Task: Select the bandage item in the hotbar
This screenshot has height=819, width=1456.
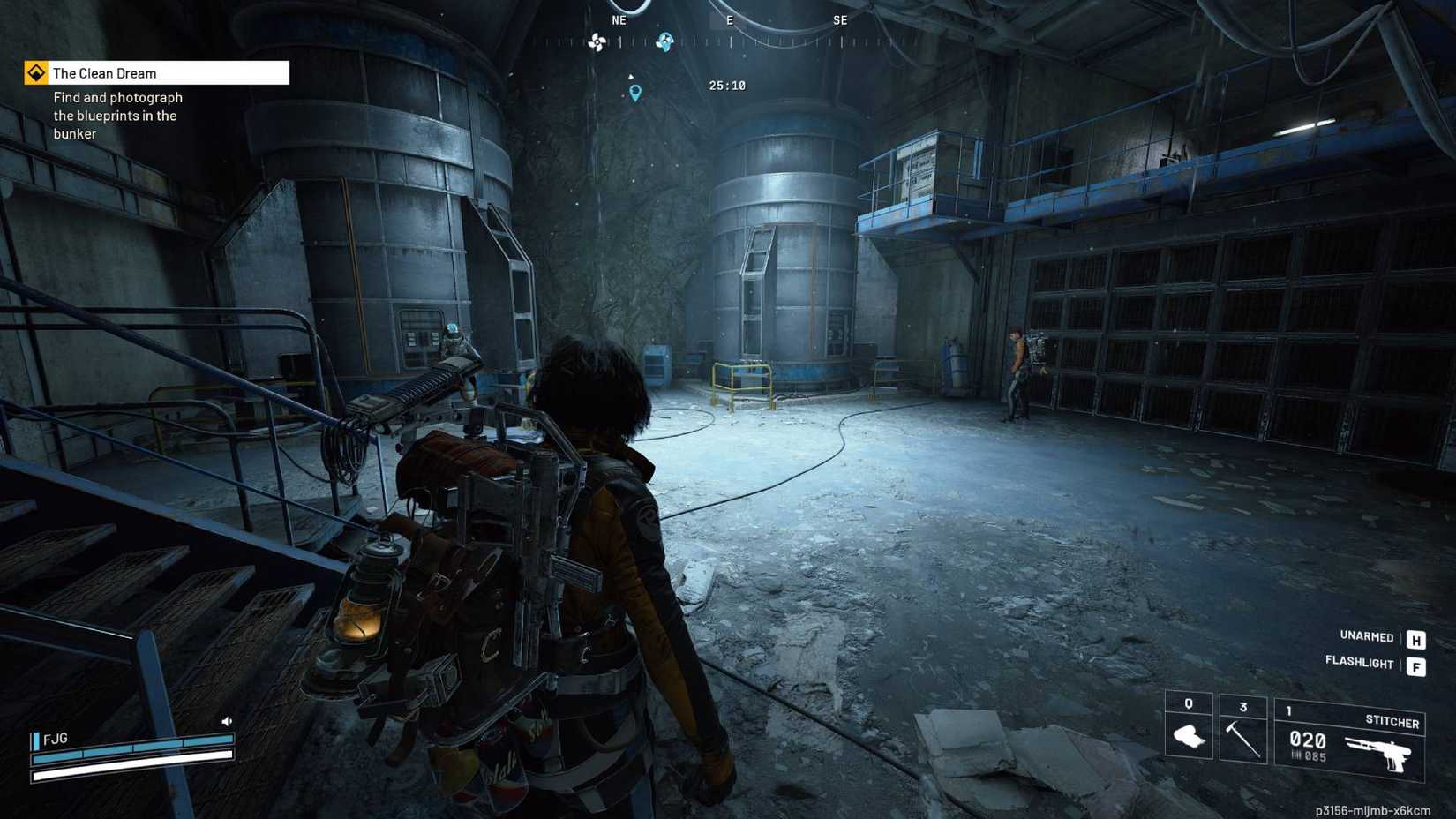Action: 1188,733
